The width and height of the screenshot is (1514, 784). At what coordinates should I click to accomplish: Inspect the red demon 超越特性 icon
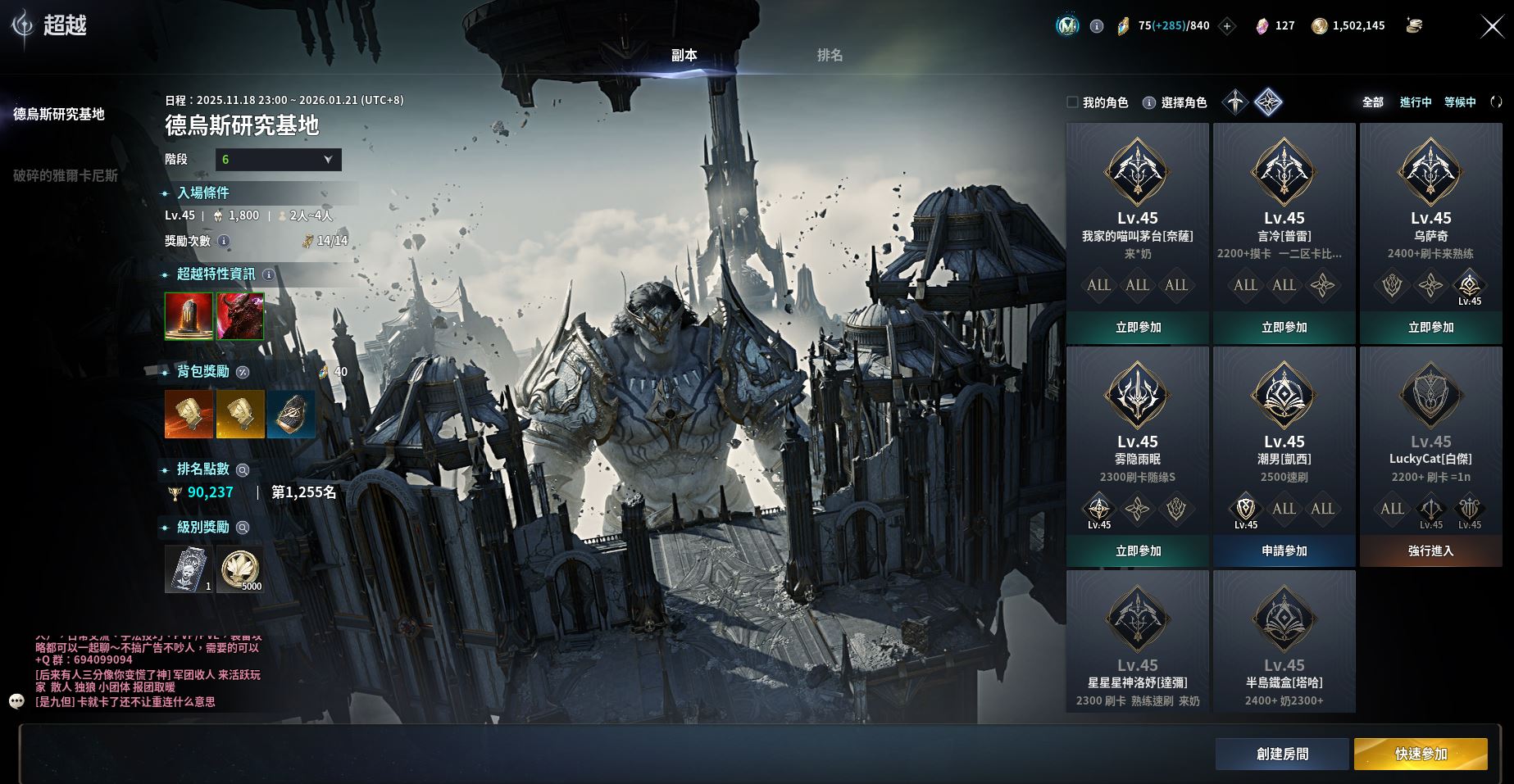pos(240,316)
